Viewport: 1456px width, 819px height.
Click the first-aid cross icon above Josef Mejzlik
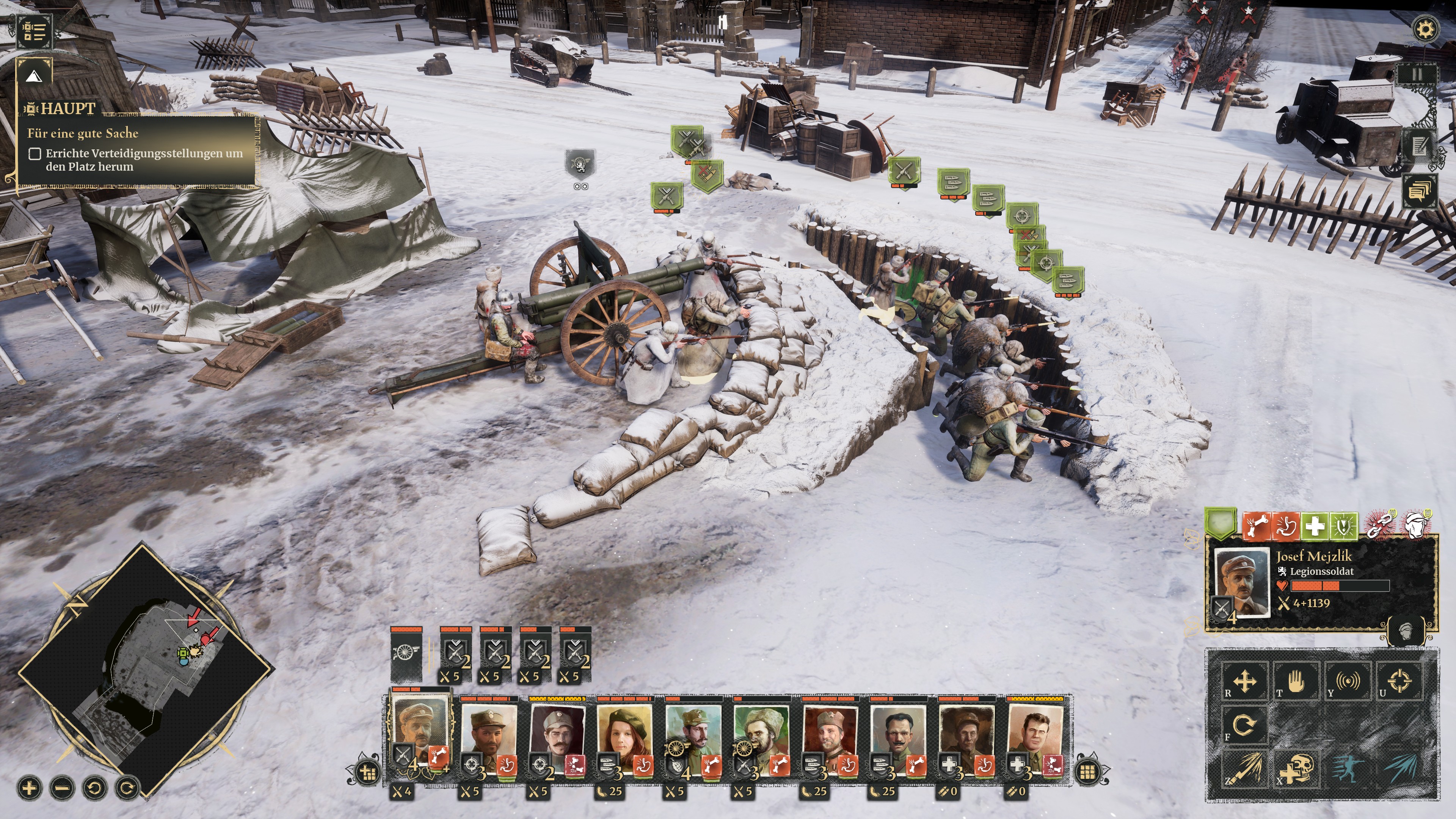point(1315,525)
